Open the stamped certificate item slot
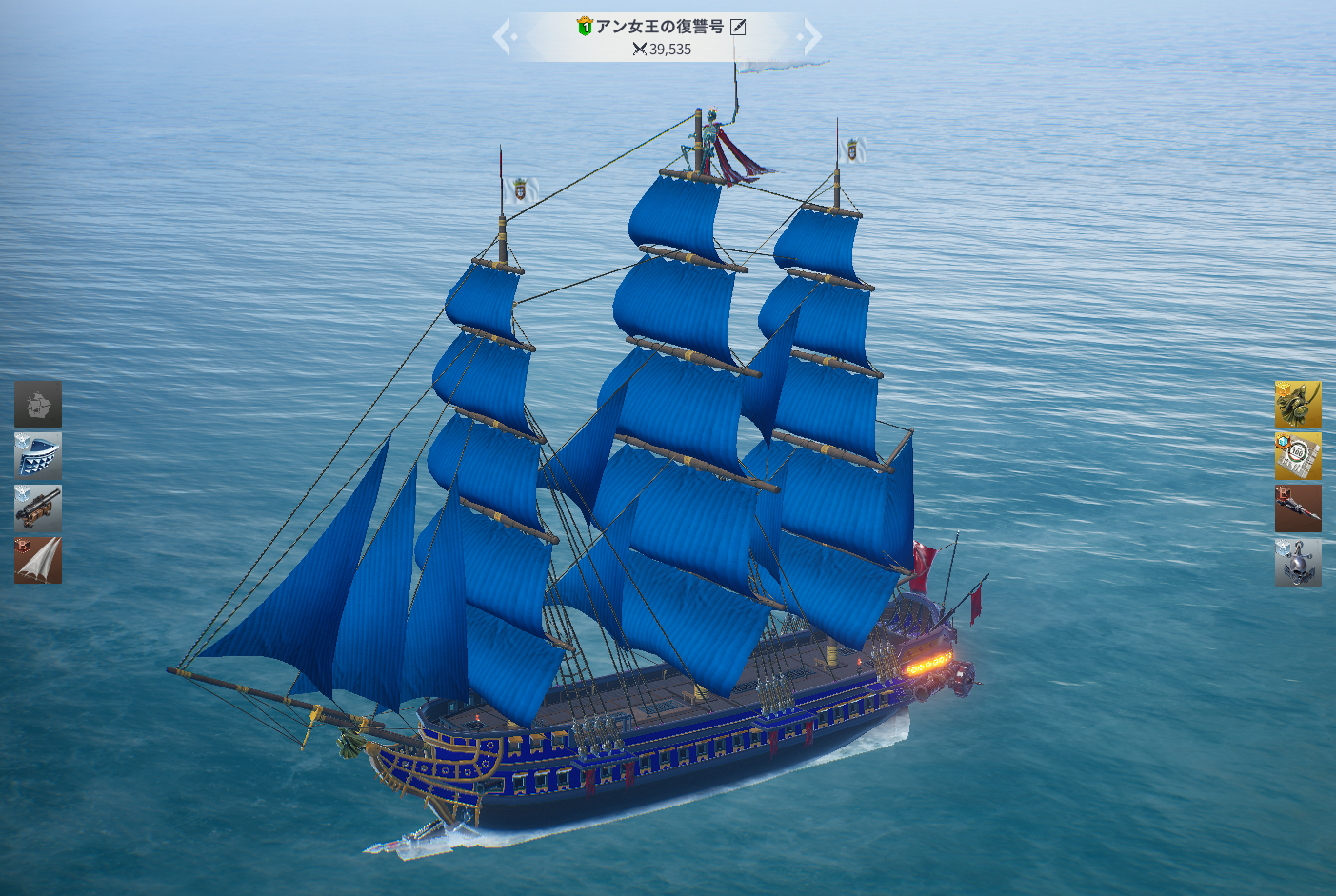The image size is (1336, 896). coord(1298,456)
